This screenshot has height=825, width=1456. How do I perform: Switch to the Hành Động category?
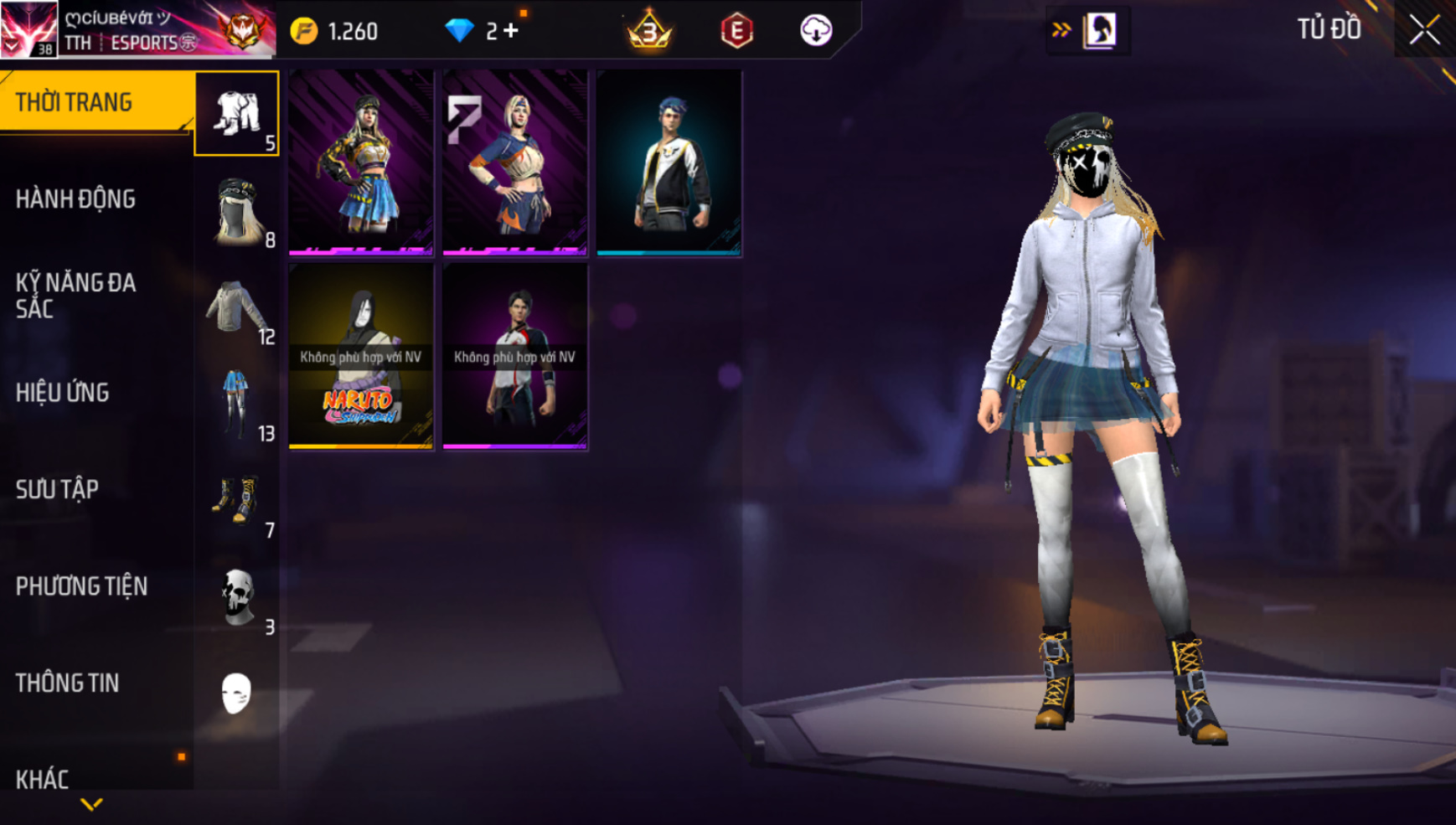click(75, 199)
